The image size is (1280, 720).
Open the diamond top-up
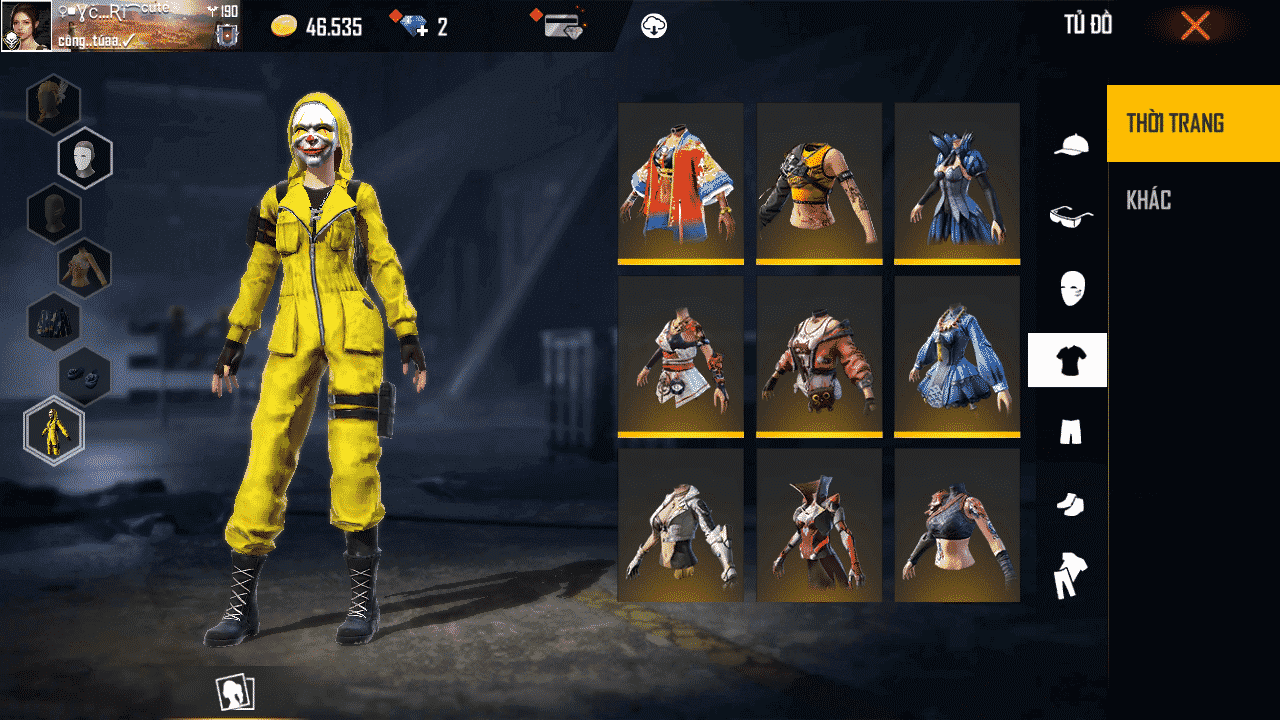(415, 27)
